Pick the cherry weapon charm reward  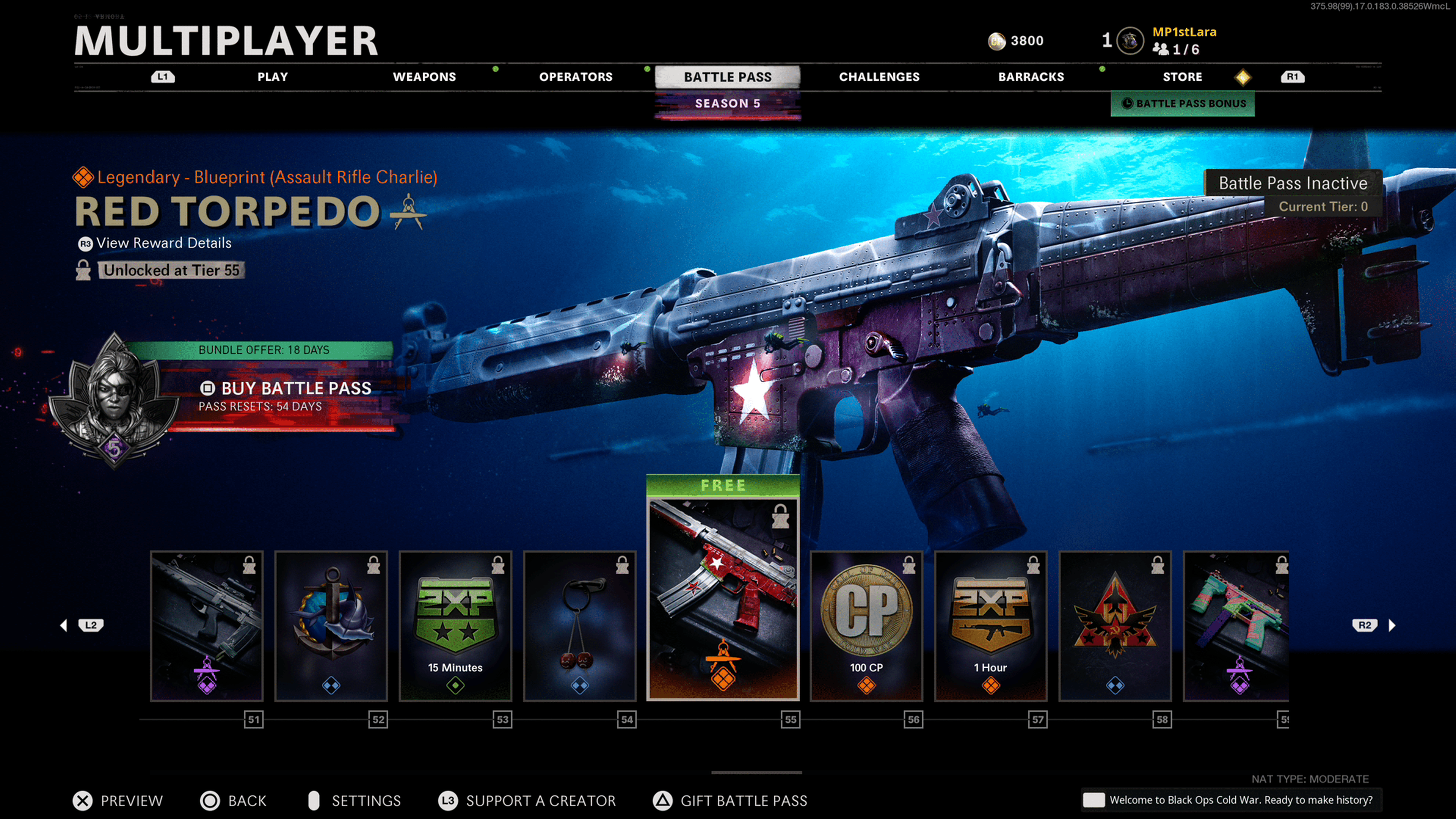pos(580,626)
